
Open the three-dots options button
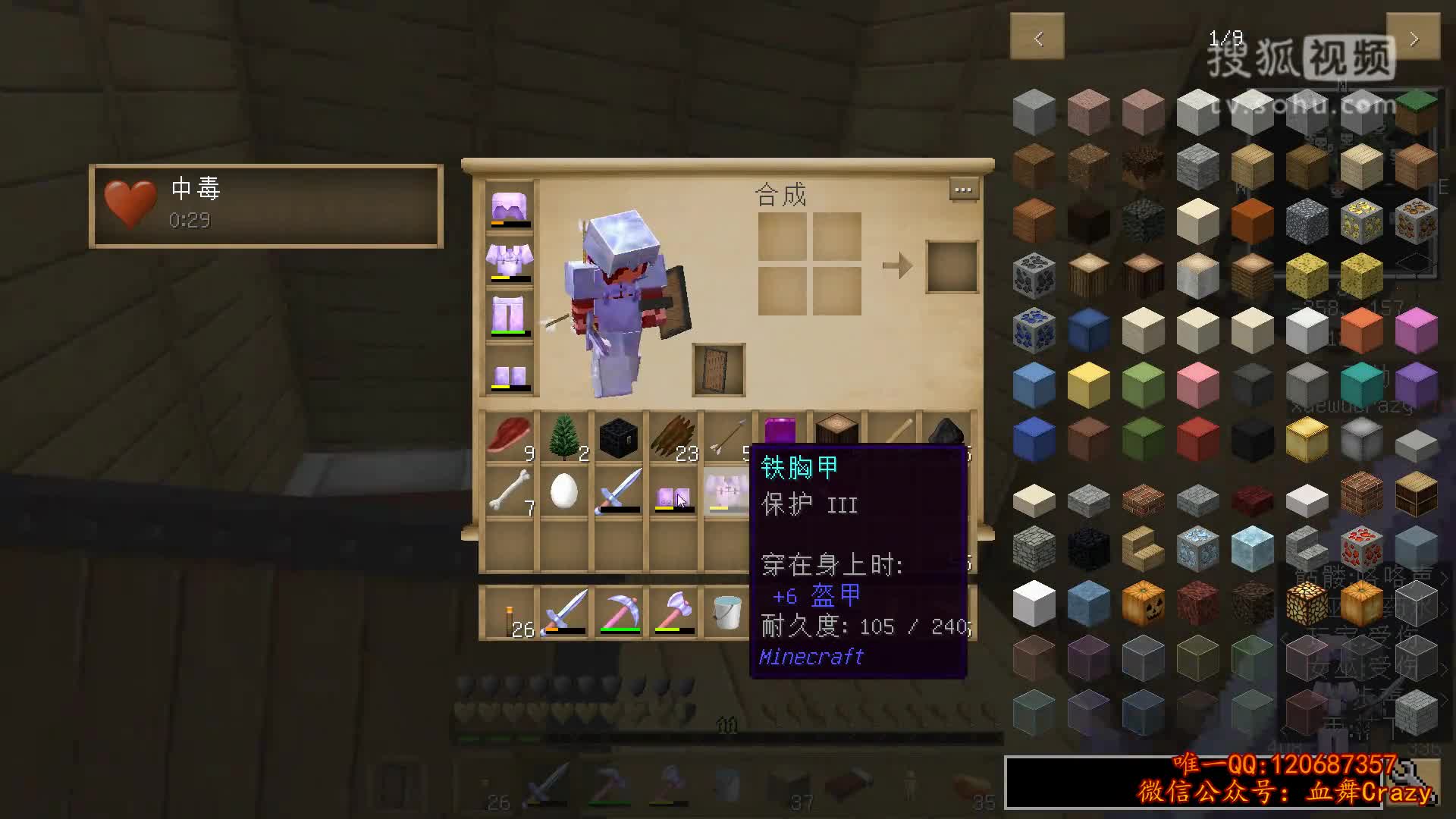[963, 189]
